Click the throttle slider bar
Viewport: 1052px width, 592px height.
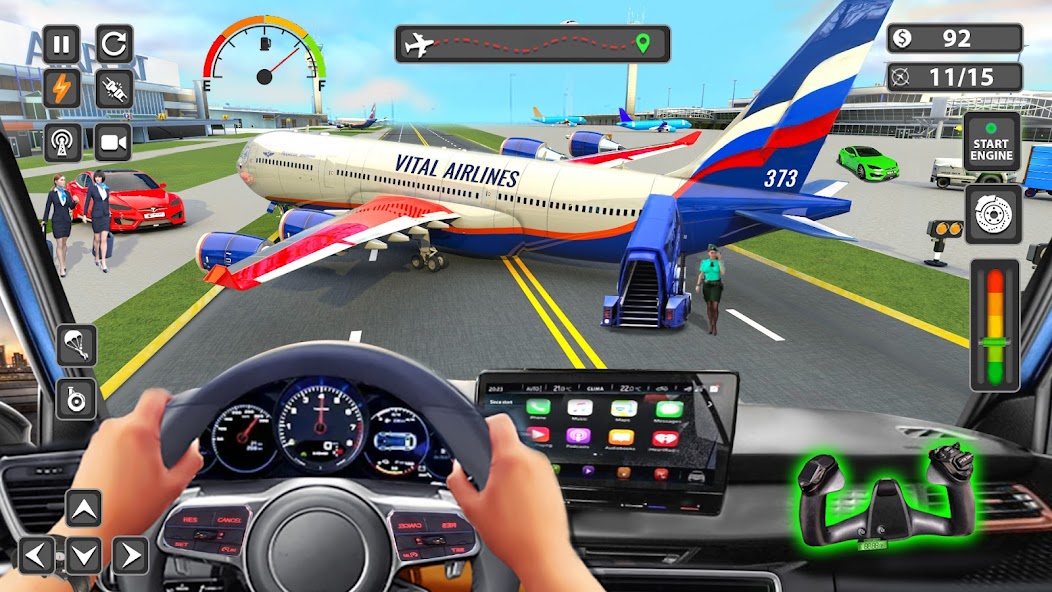(995, 325)
